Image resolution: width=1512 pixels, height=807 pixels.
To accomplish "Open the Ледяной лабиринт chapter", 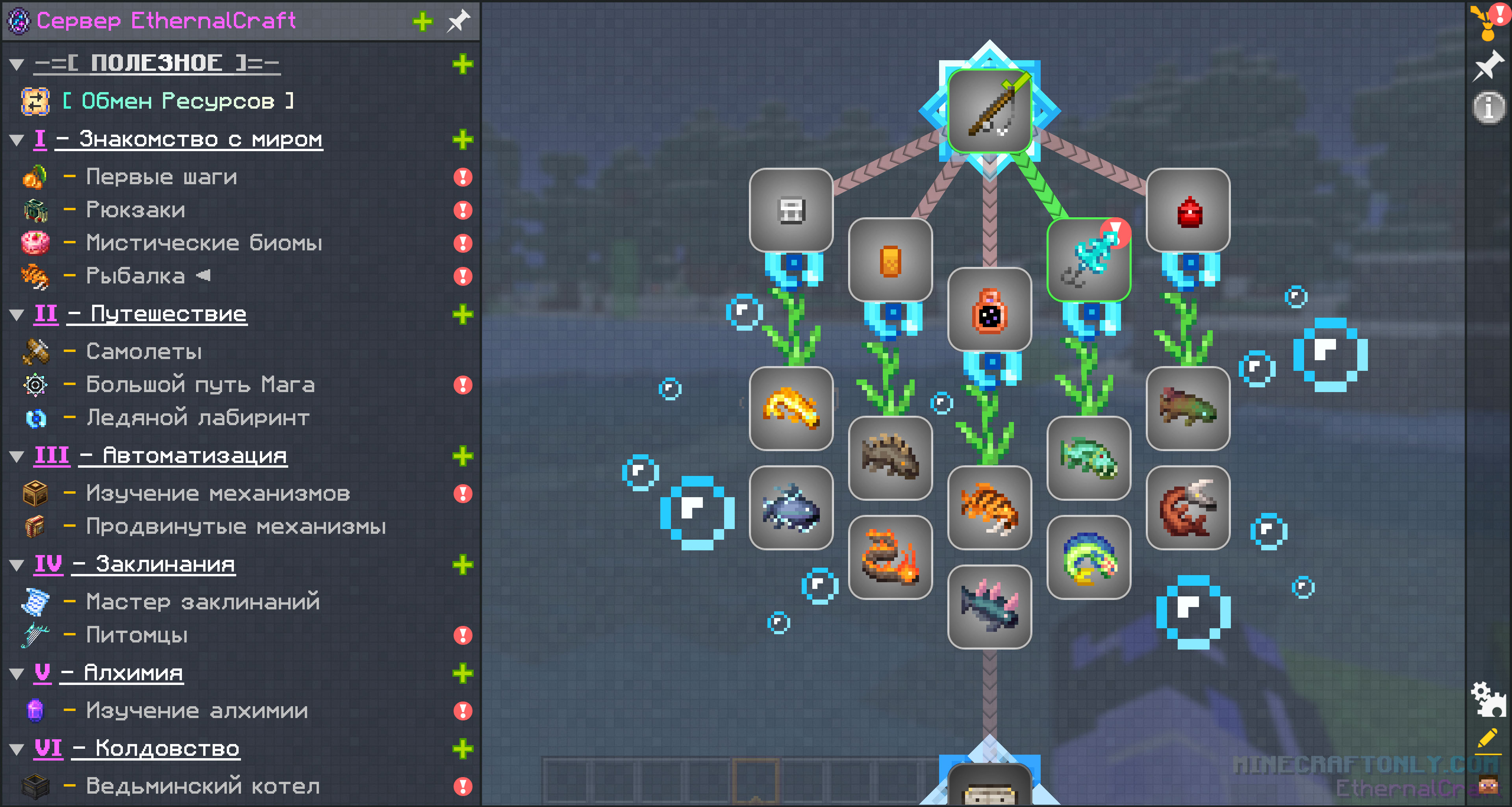I will point(198,417).
